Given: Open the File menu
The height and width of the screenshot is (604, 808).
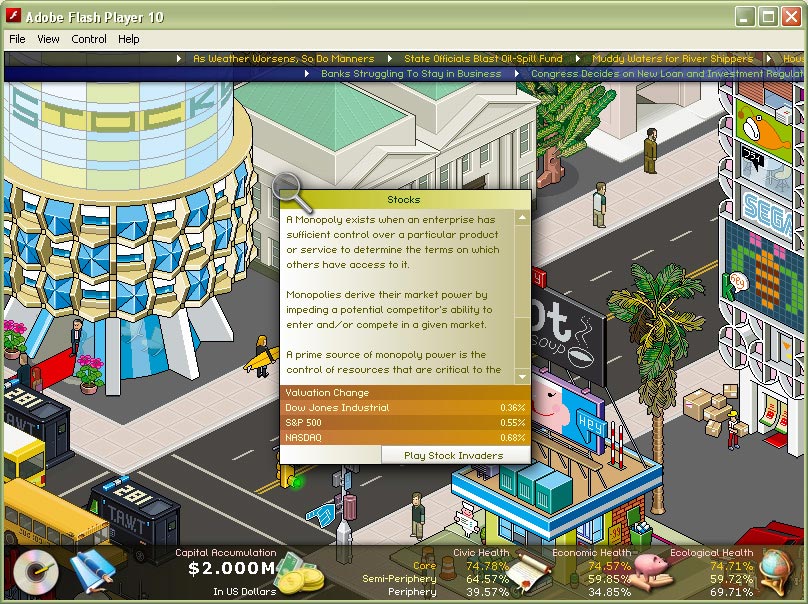Looking at the screenshot, I should pyautogui.click(x=18, y=39).
